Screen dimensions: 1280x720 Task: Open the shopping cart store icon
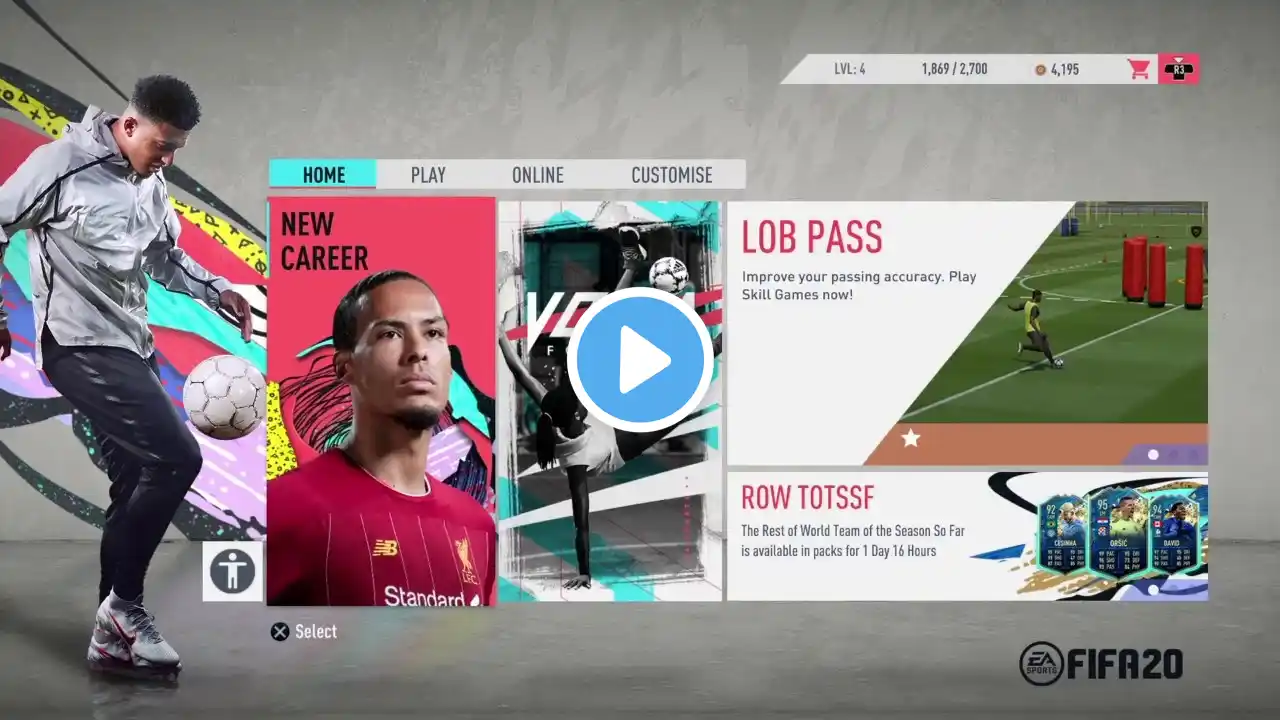pos(1139,69)
